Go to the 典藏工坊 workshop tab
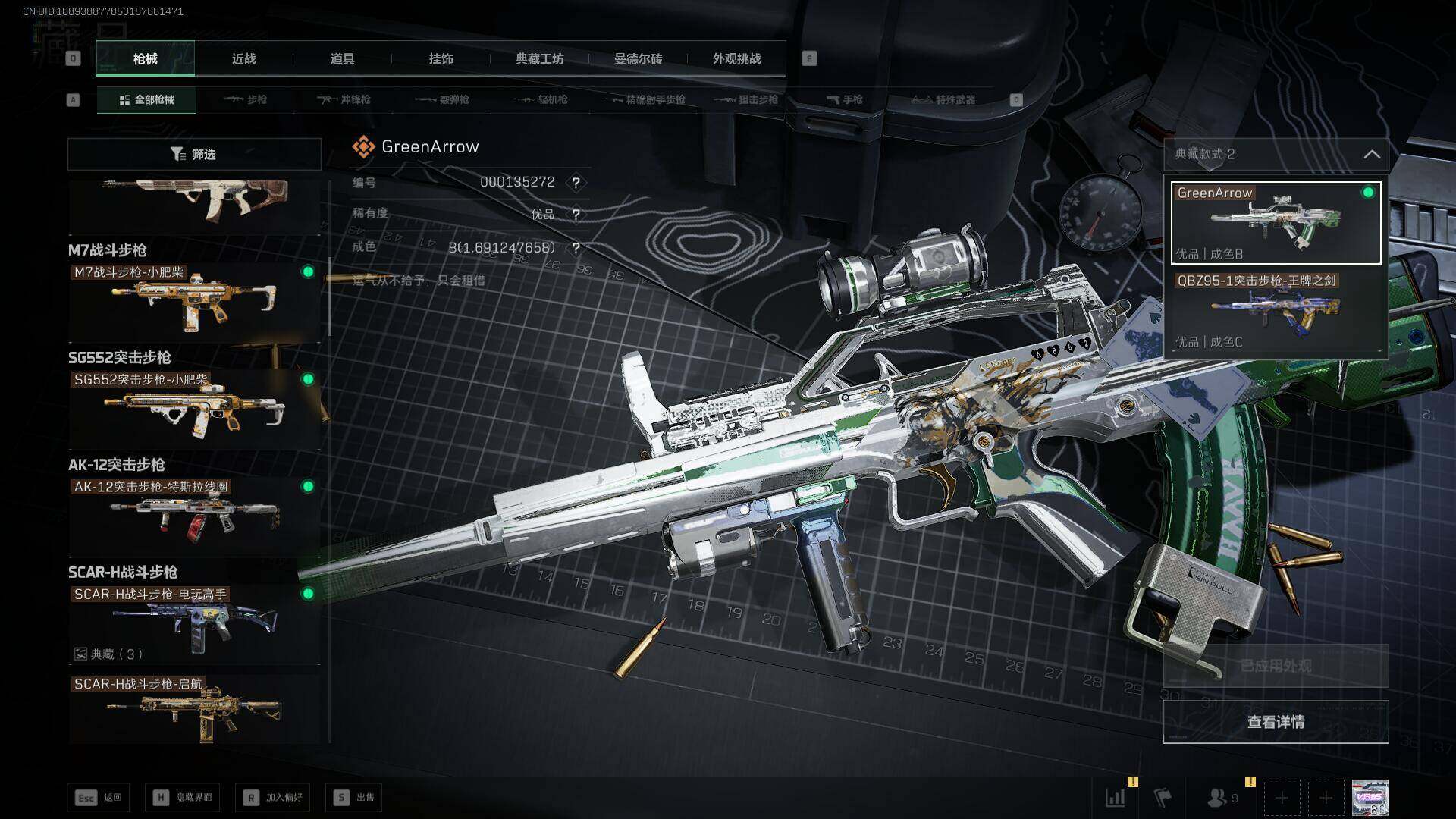Screen dimensions: 1456x819 pyautogui.click(x=539, y=58)
